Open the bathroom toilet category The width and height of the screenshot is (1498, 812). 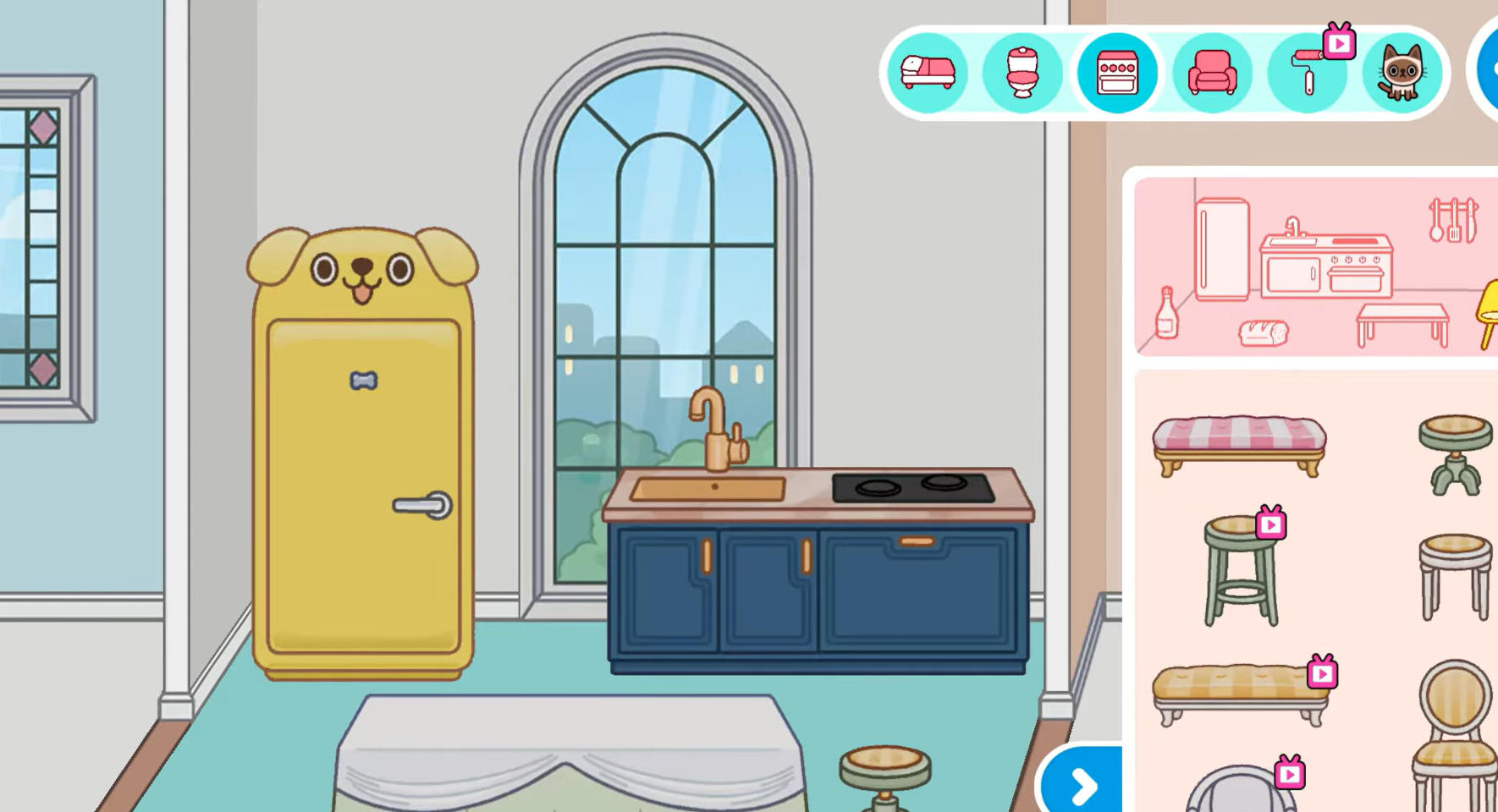click(x=1022, y=72)
